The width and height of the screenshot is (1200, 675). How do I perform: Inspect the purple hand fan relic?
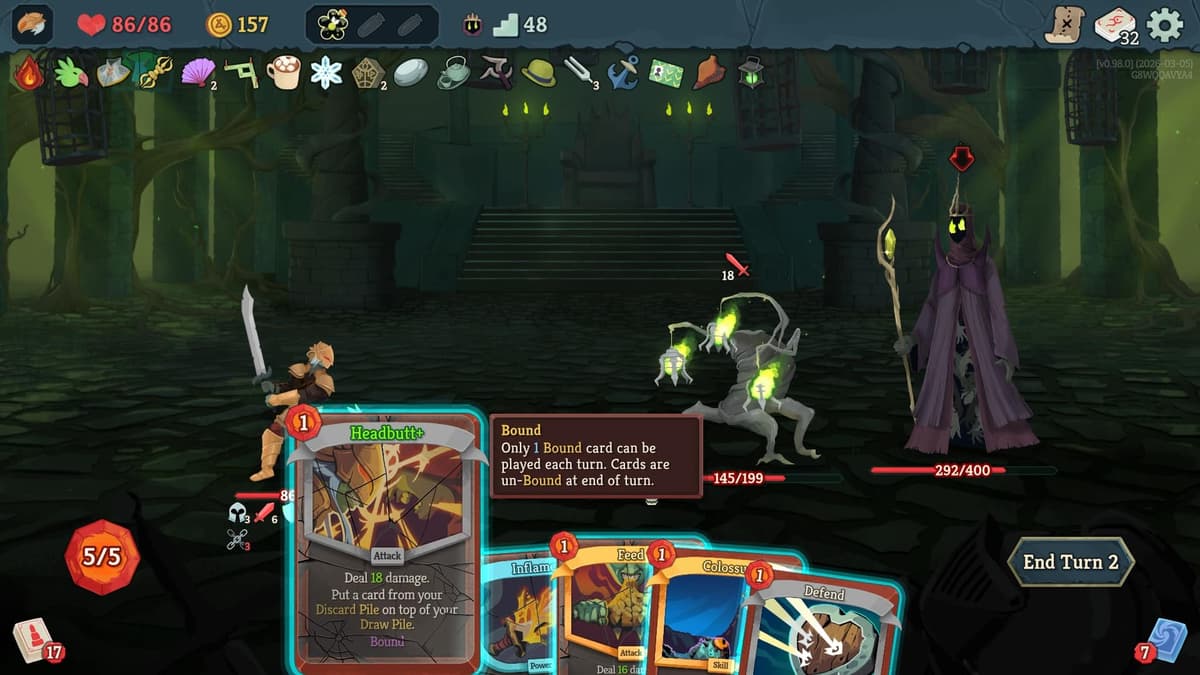[197, 72]
